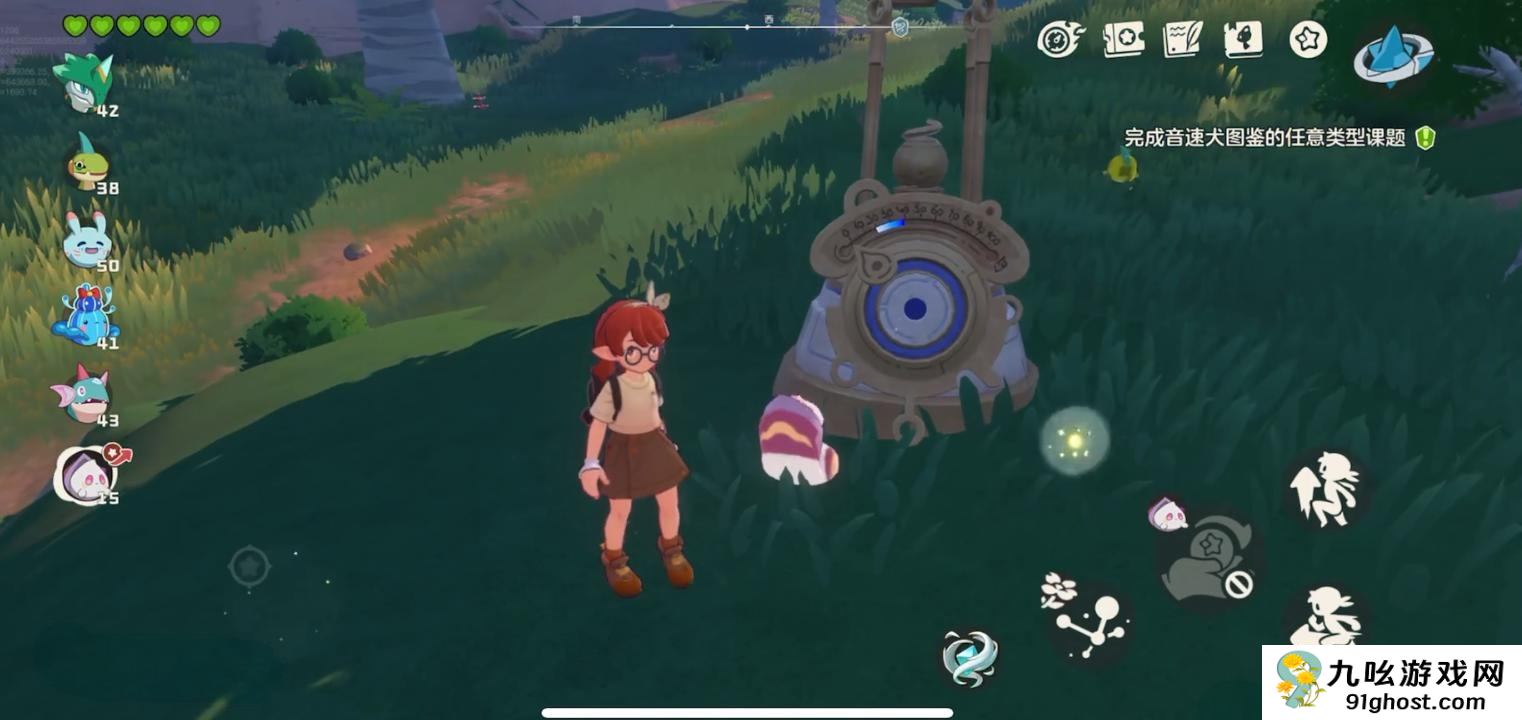Select the level 42 green-crested pet
This screenshot has width=1522, height=720.
(x=83, y=84)
